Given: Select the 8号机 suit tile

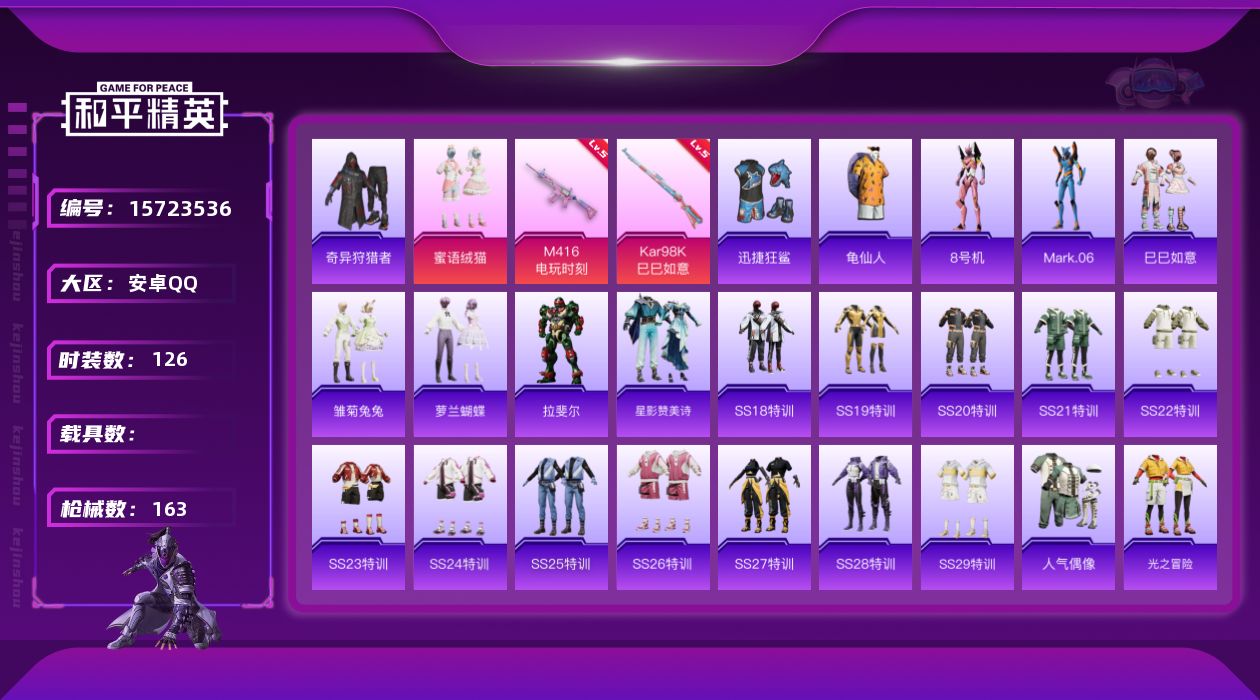Looking at the screenshot, I should pyautogui.click(x=967, y=211).
